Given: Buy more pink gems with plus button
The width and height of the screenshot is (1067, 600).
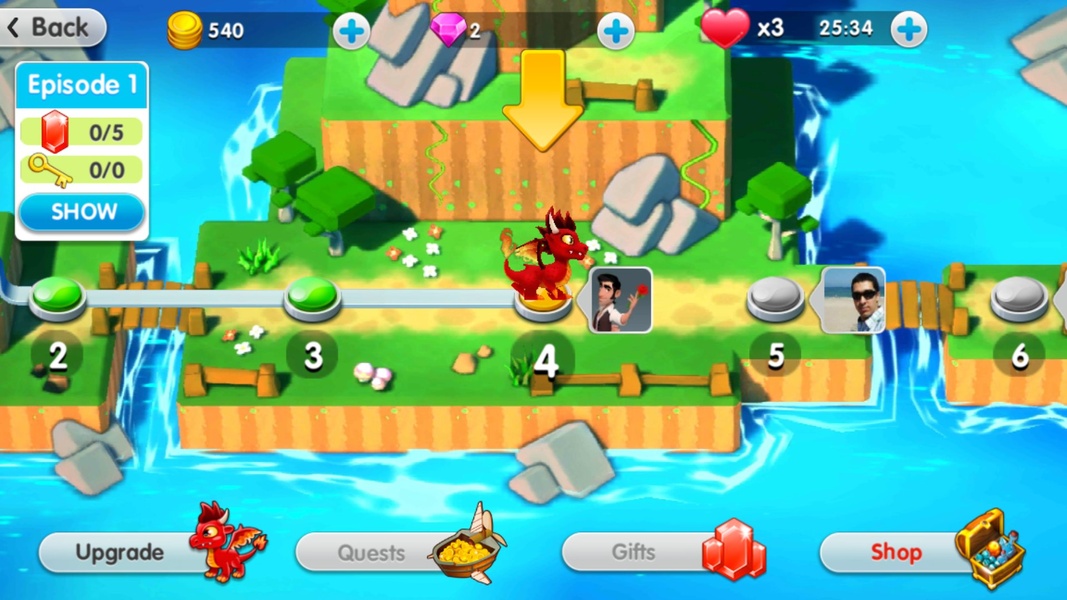Looking at the screenshot, I should coord(615,31).
